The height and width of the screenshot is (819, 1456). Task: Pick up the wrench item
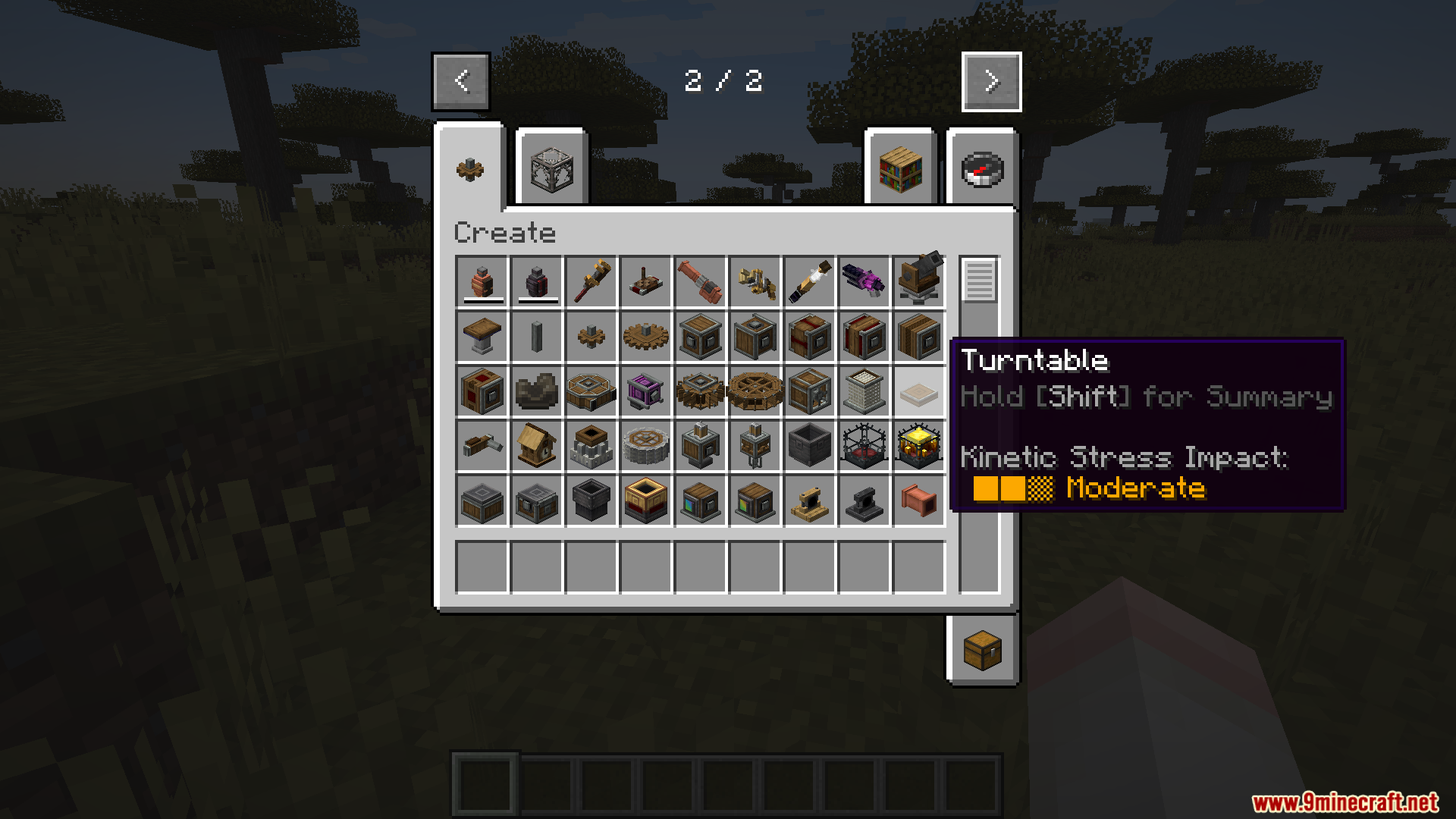(x=592, y=282)
